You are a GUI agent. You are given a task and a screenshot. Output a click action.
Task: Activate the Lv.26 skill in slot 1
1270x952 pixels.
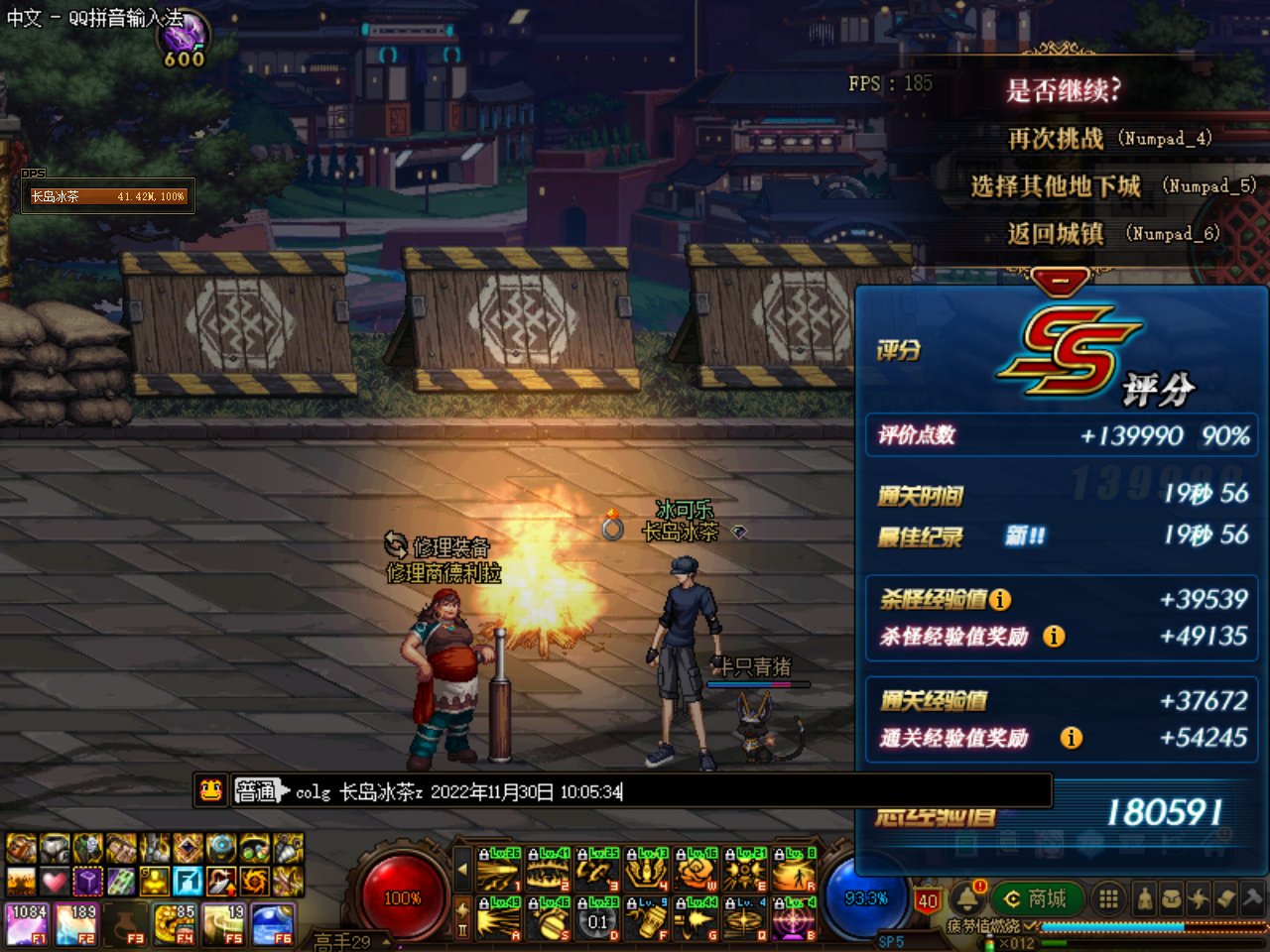(x=499, y=870)
